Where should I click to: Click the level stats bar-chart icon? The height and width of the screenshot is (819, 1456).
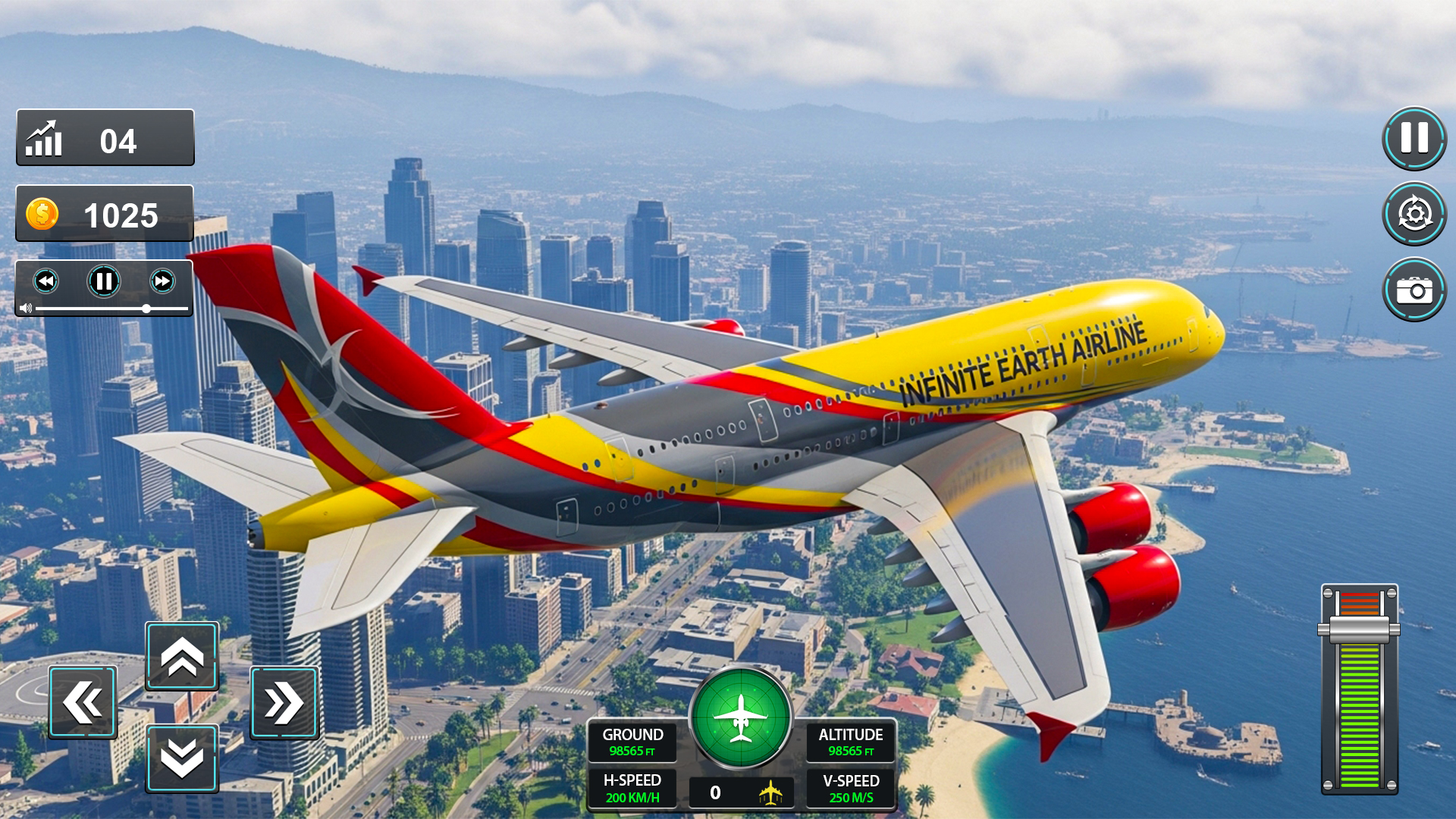pyautogui.click(x=43, y=138)
